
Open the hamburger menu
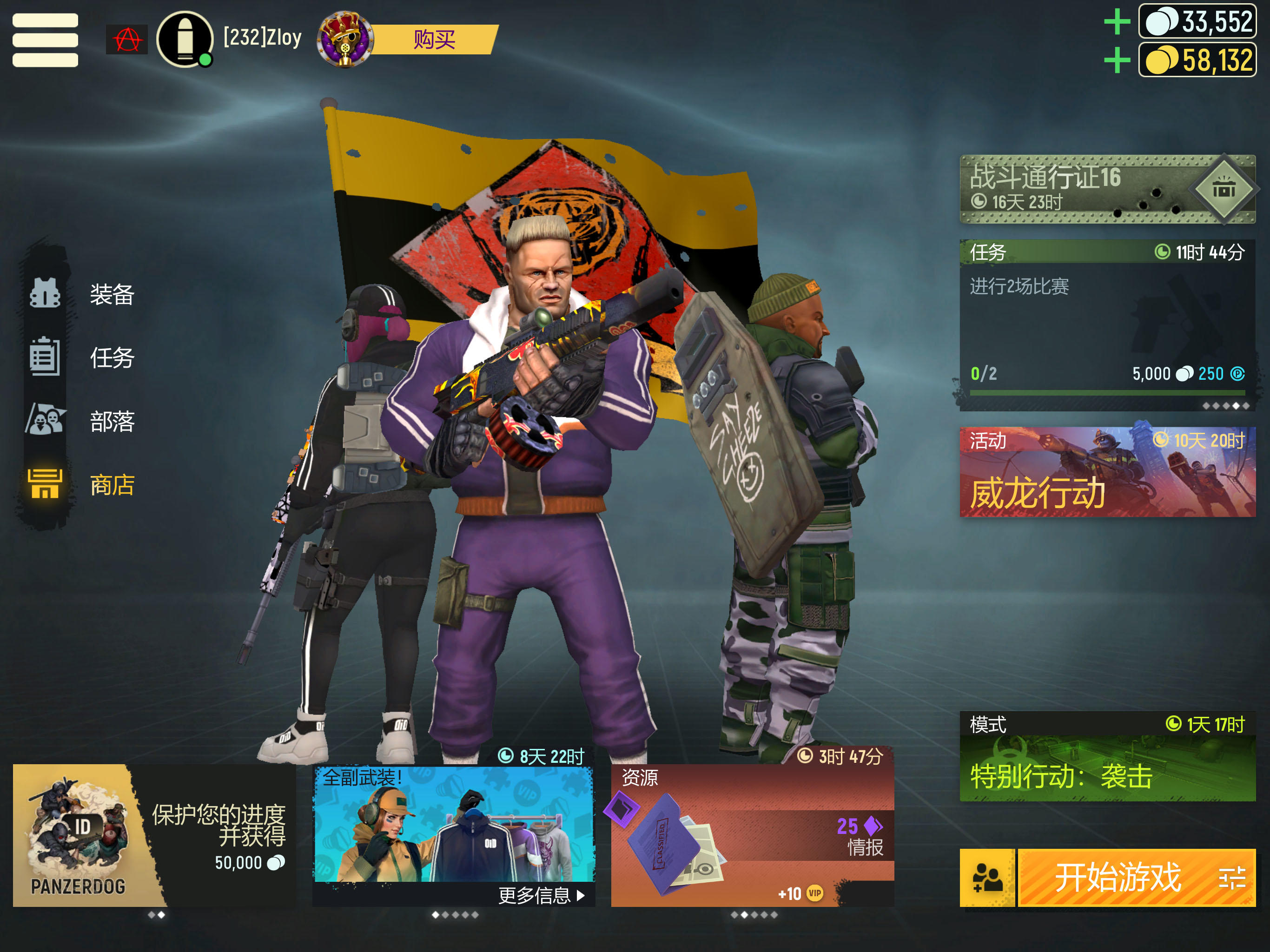(45, 40)
